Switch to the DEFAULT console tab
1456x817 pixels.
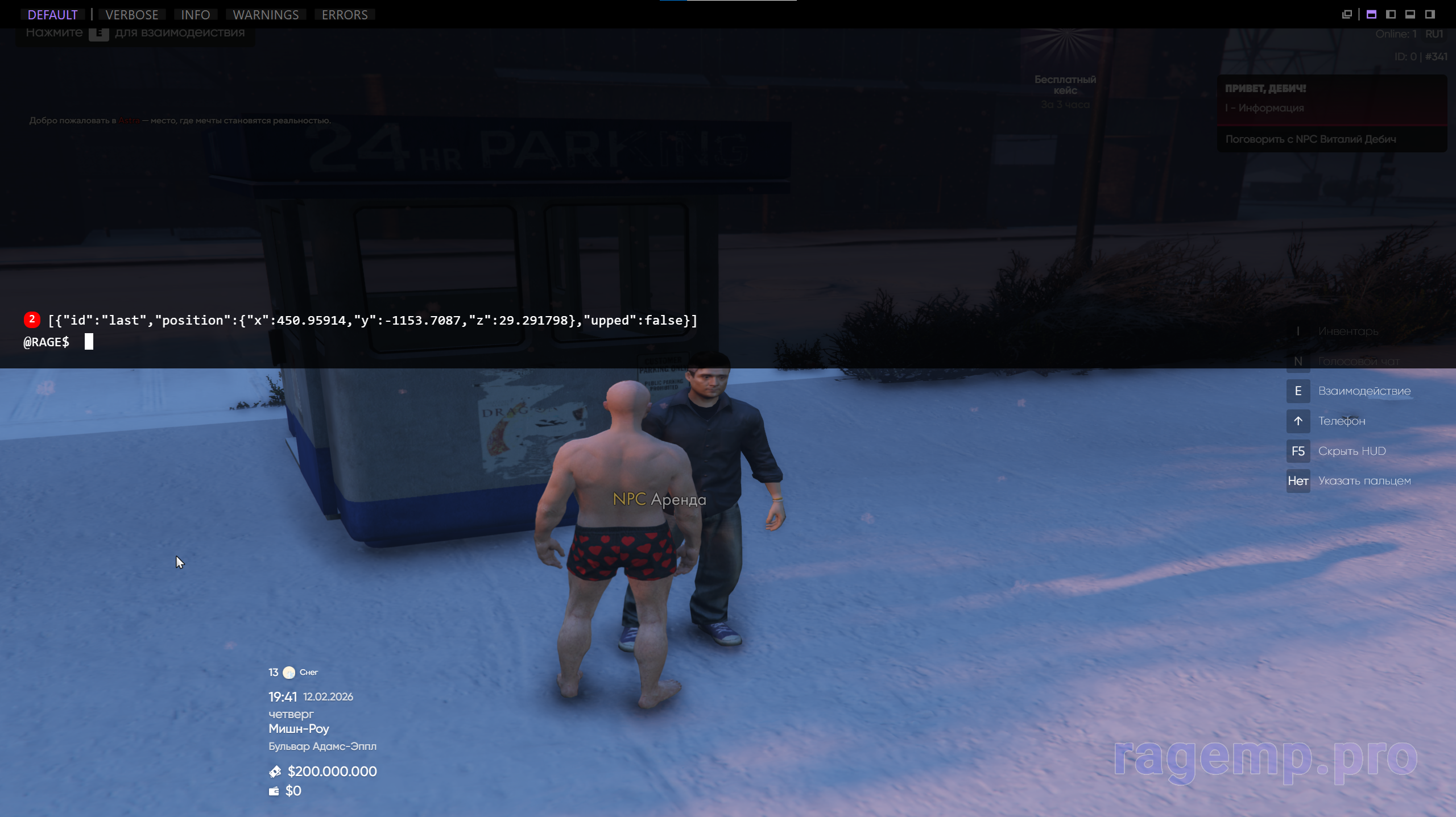coord(52,15)
